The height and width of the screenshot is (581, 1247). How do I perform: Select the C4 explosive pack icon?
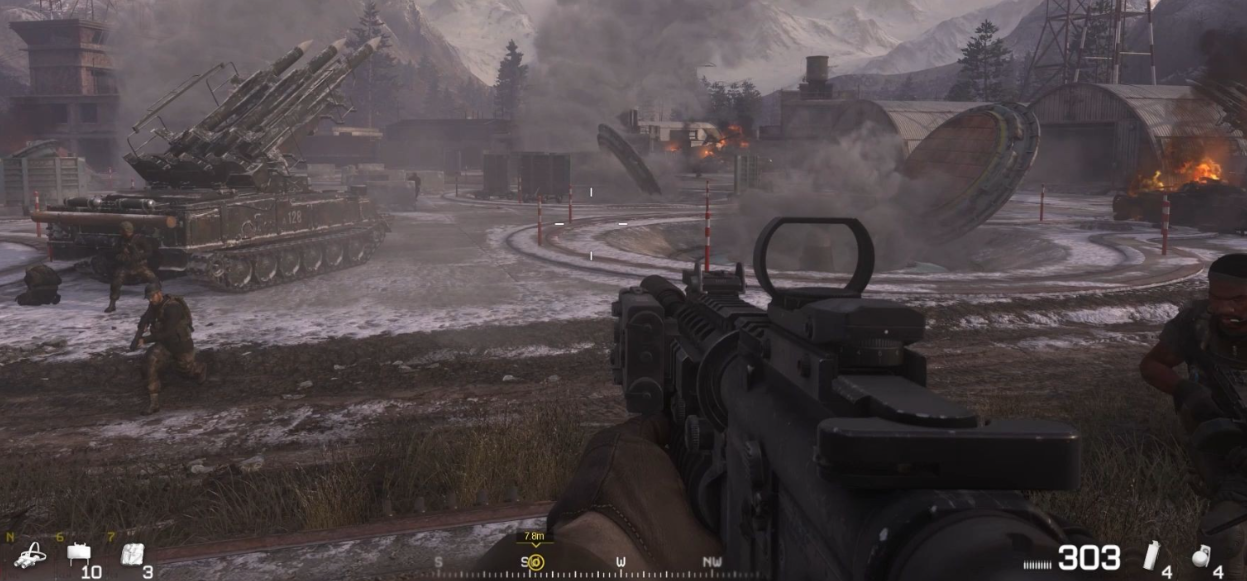click(x=132, y=553)
